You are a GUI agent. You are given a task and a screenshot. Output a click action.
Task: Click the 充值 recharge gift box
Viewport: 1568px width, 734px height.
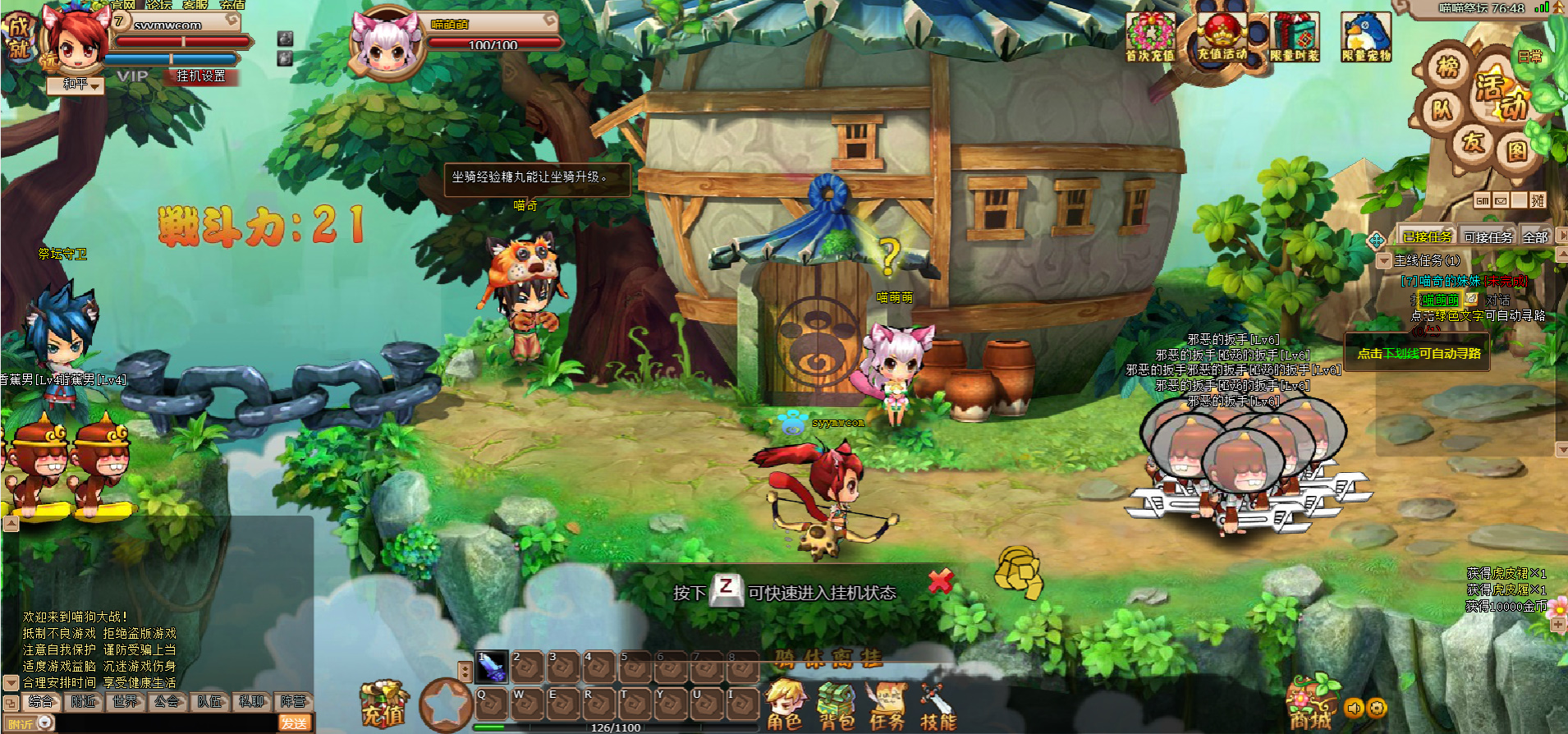click(x=383, y=703)
